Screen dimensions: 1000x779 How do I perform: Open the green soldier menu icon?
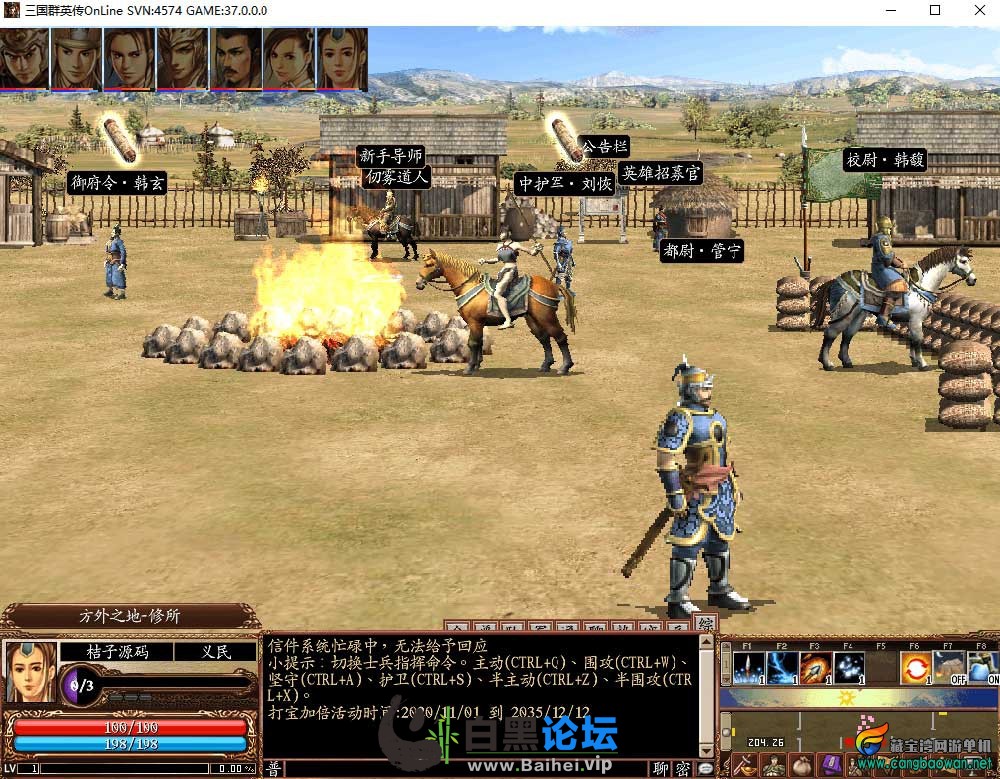click(x=772, y=767)
